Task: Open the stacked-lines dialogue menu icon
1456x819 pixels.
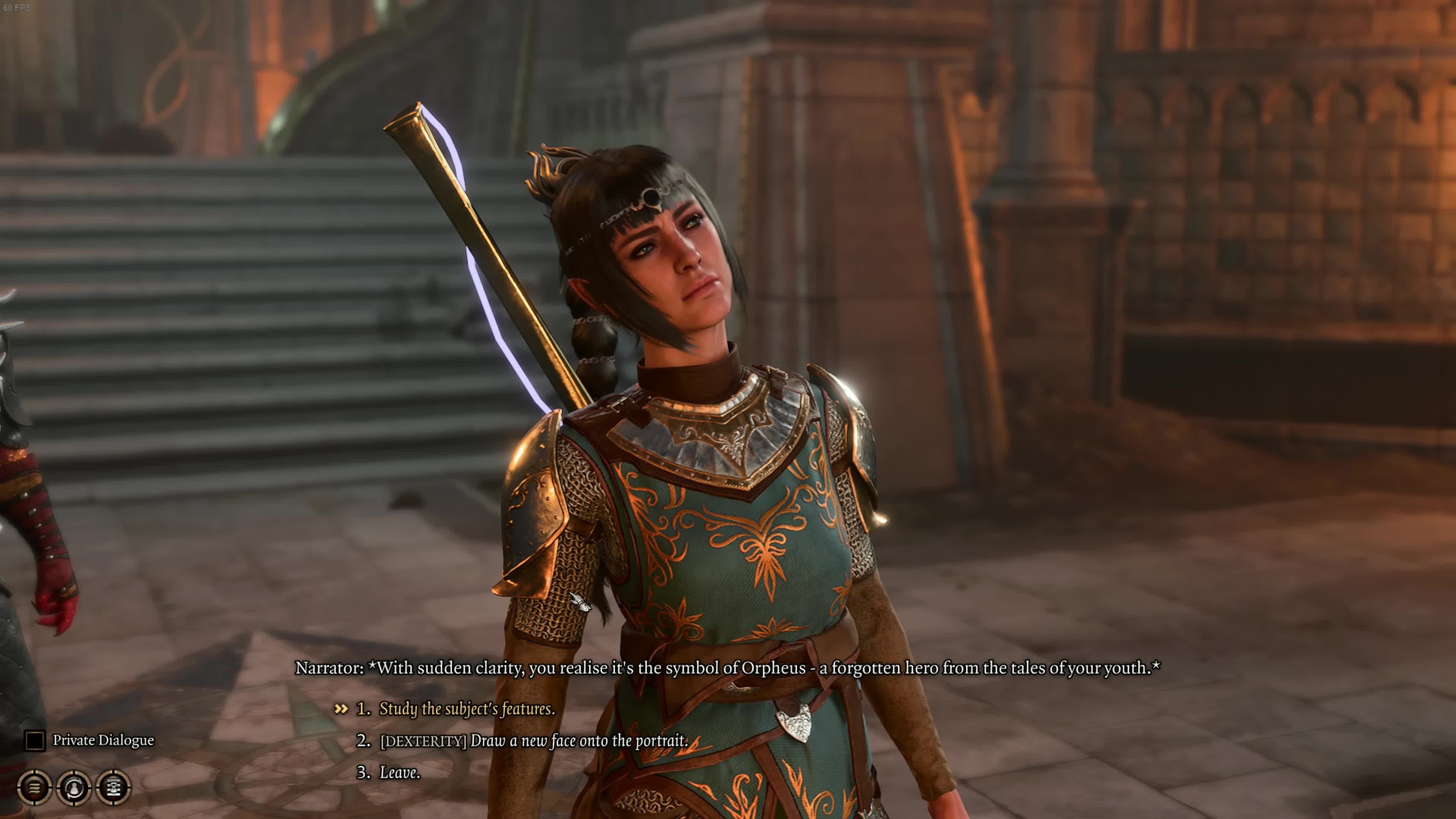Action: 35,787
